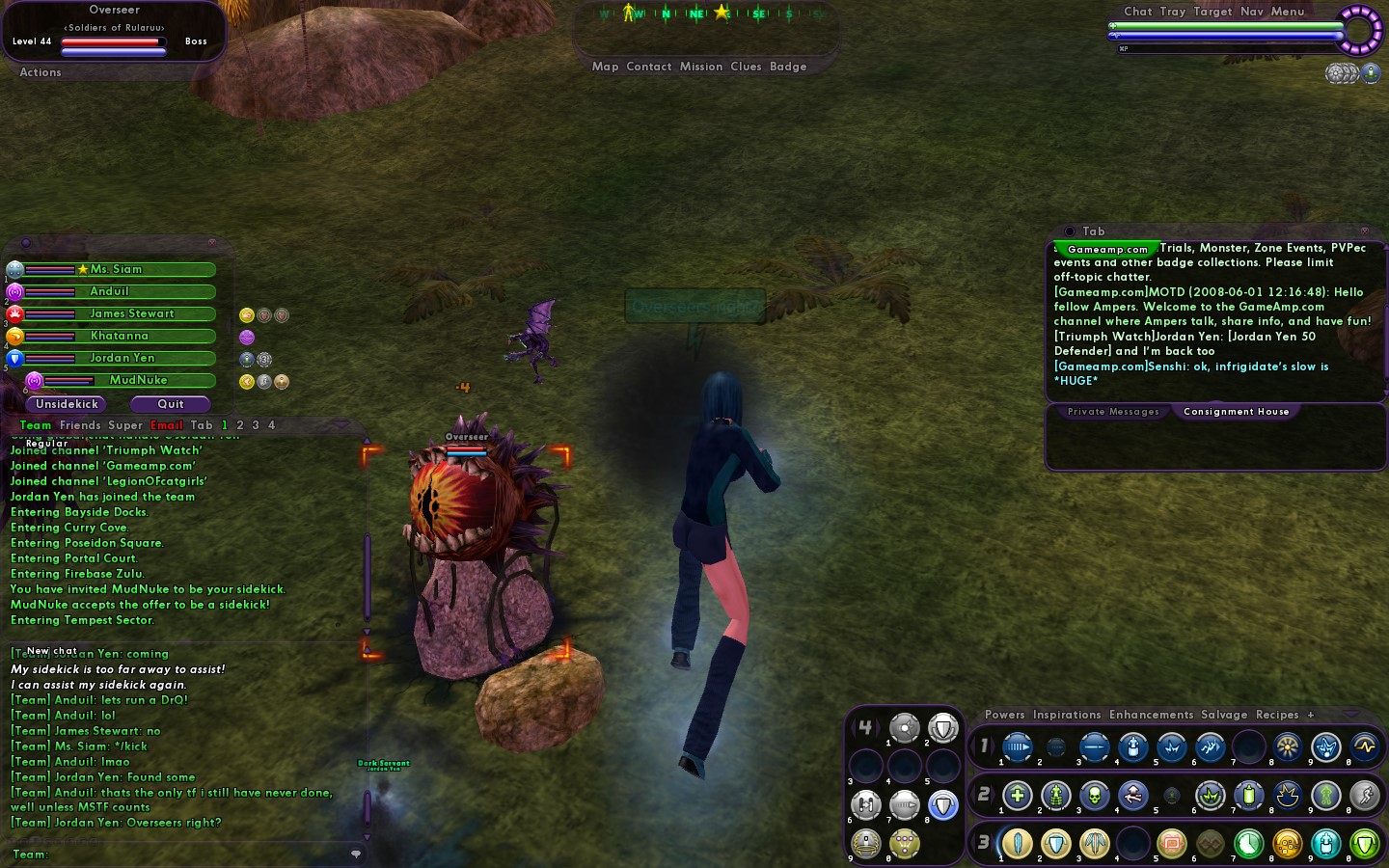Open the Contact list
This screenshot has height=868, width=1389.
(648, 67)
